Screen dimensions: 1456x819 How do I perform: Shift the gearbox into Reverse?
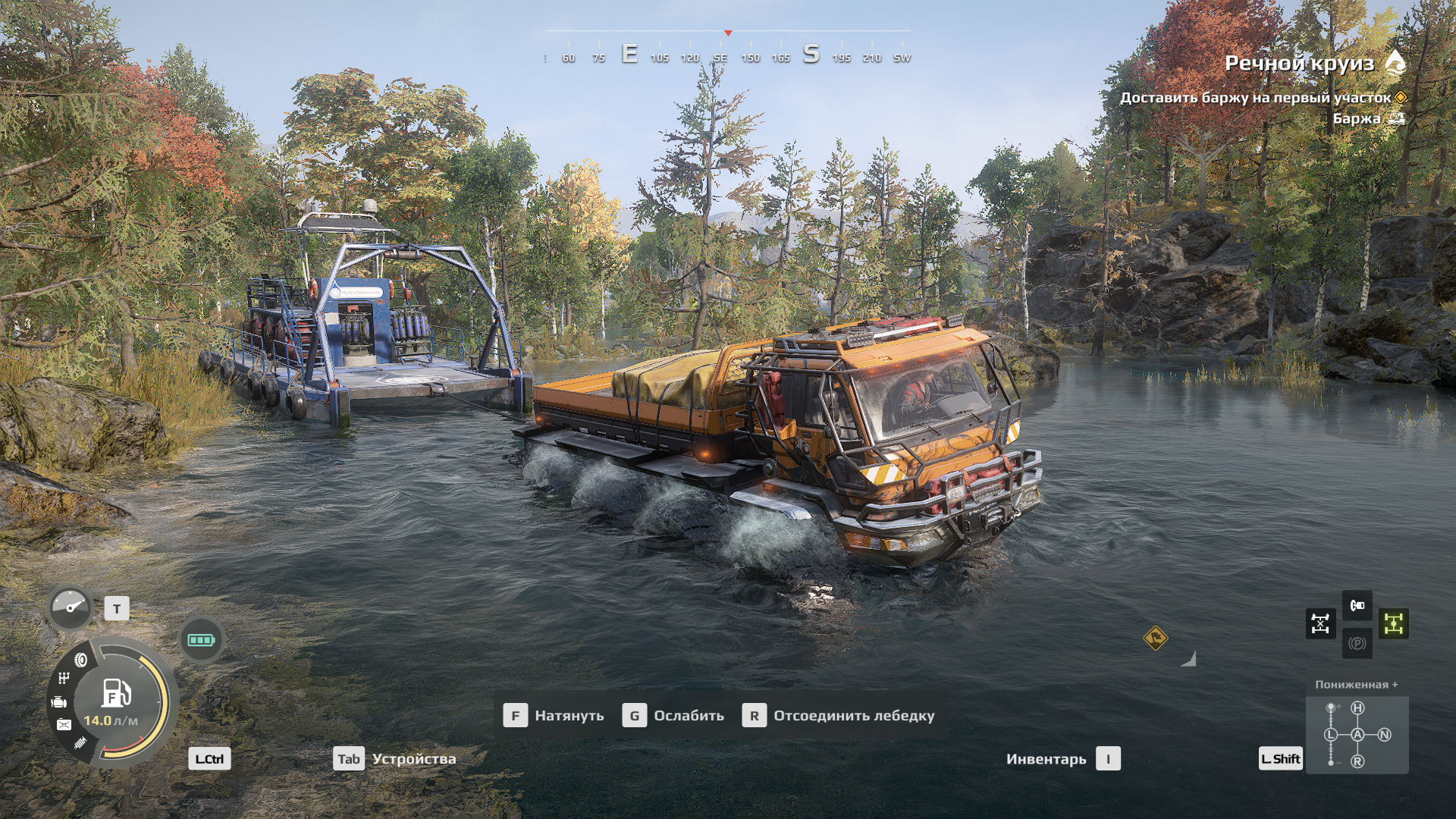(1357, 761)
